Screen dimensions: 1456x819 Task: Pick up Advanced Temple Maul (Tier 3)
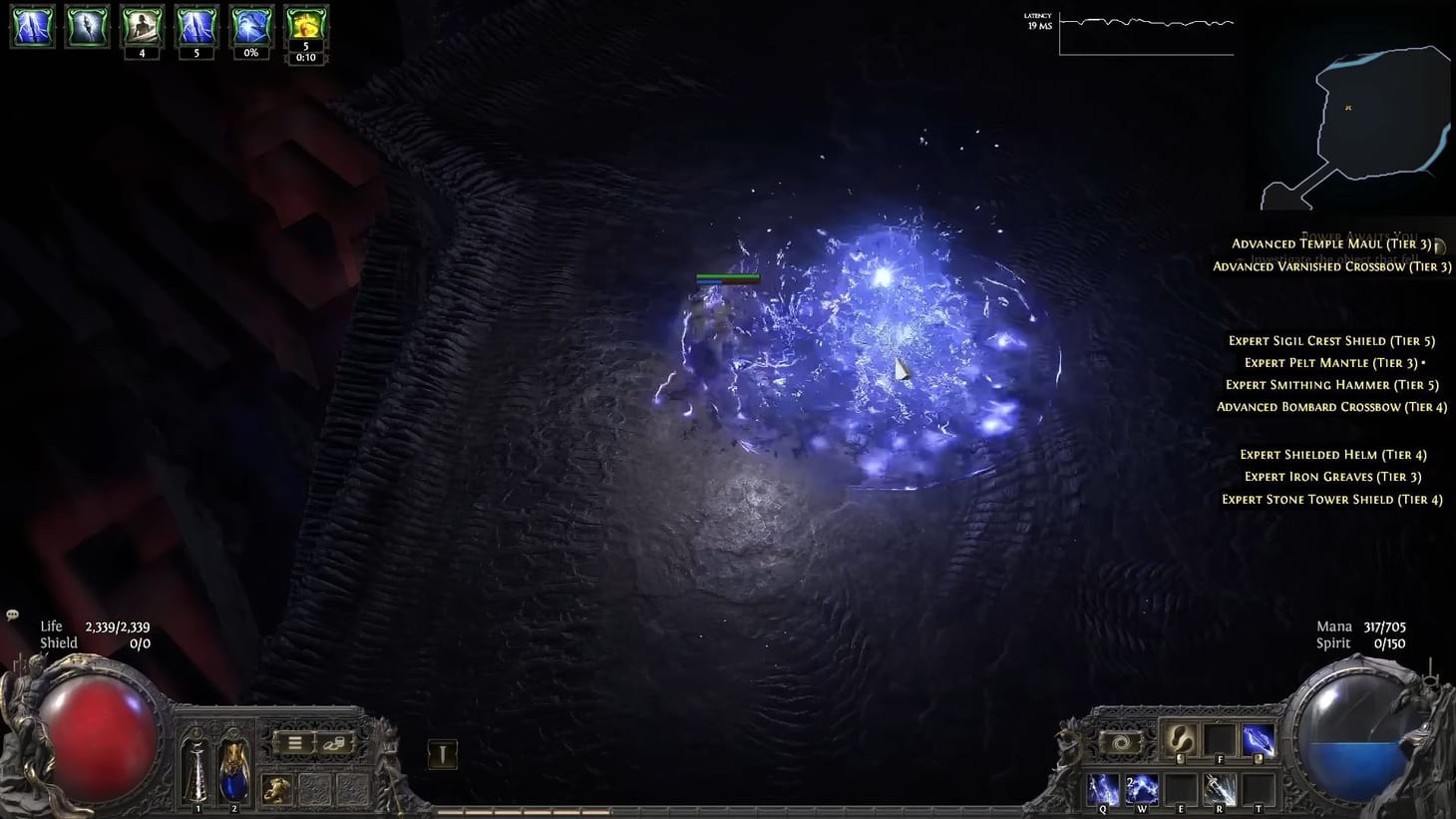pyautogui.click(x=1329, y=242)
